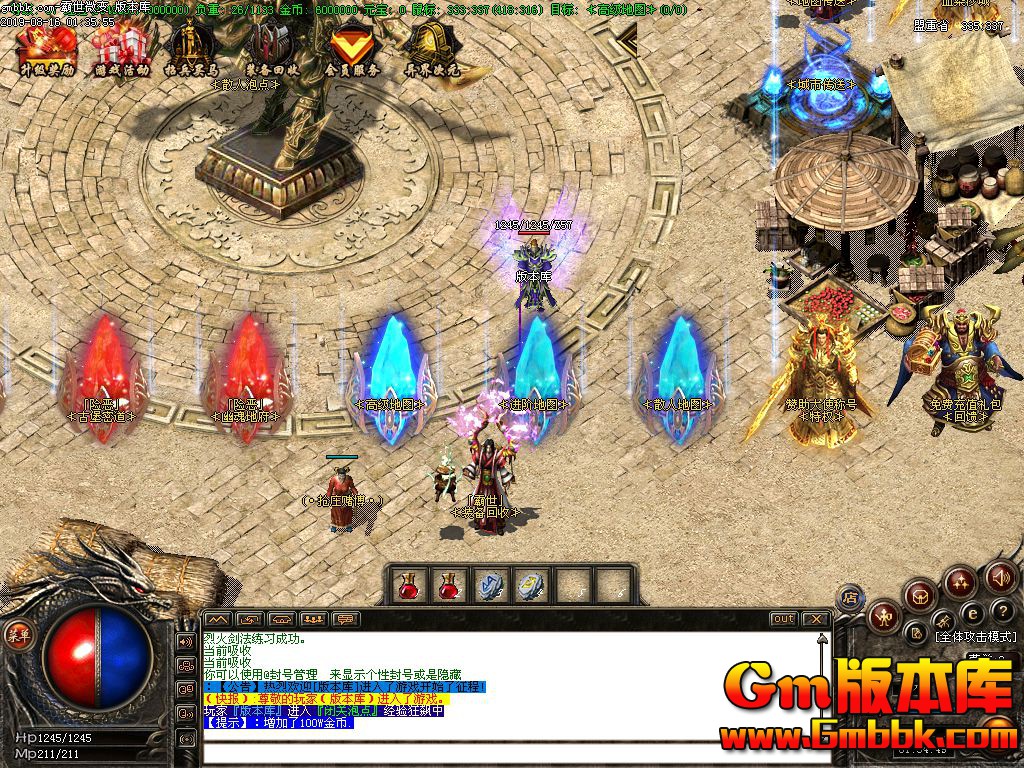Open the 店 shop button
Image resolution: width=1024 pixels, height=768 pixels.
coord(850,597)
